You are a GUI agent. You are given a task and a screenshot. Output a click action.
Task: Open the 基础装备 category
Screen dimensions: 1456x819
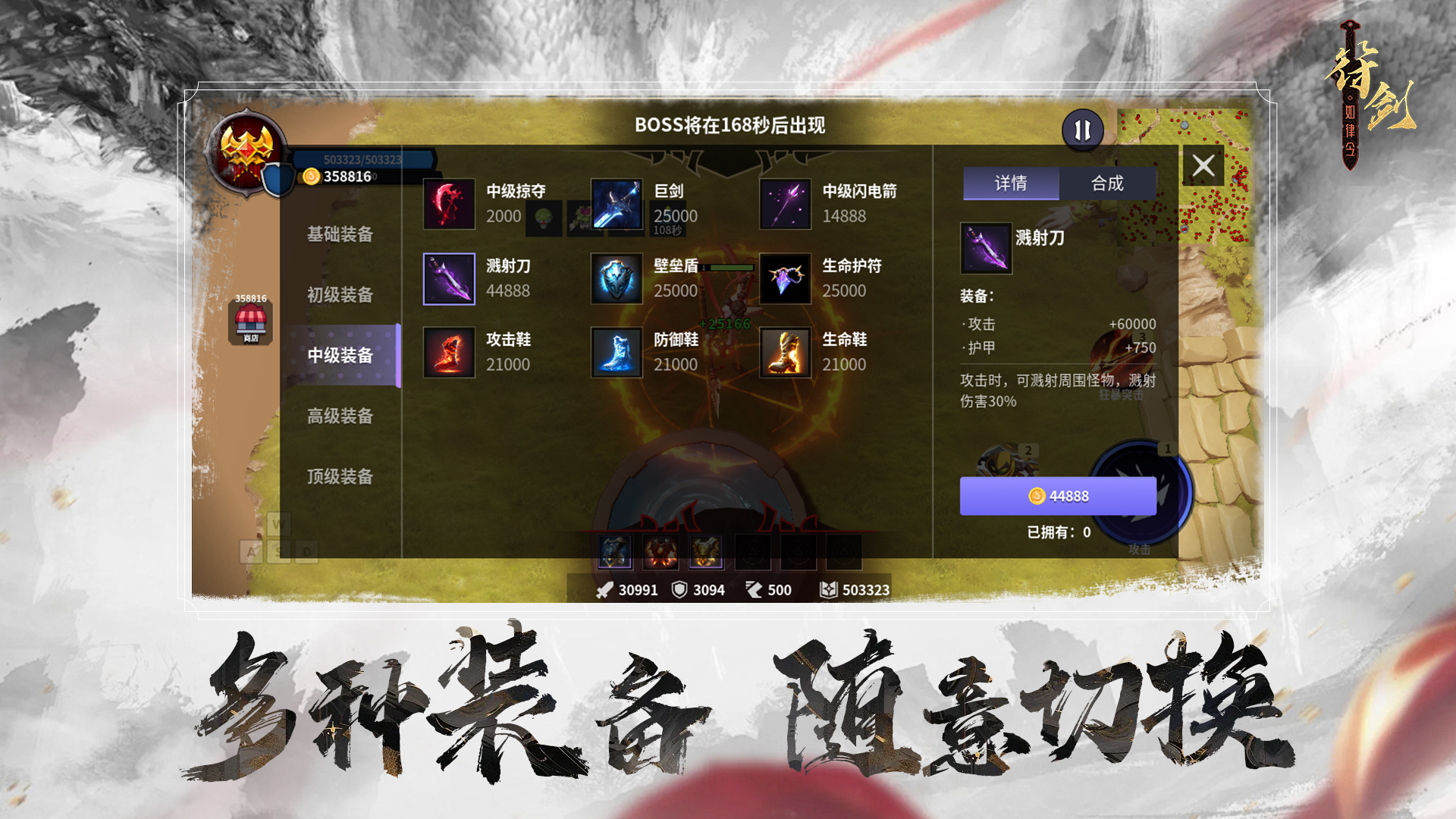tap(339, 235)
